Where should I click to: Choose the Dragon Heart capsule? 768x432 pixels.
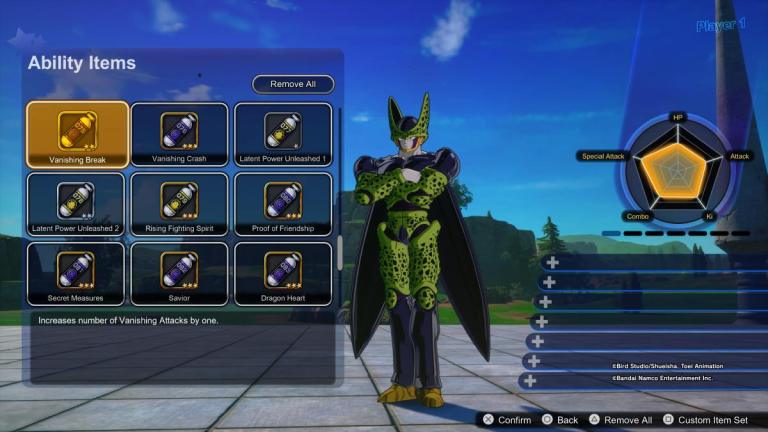coord(283,273)
